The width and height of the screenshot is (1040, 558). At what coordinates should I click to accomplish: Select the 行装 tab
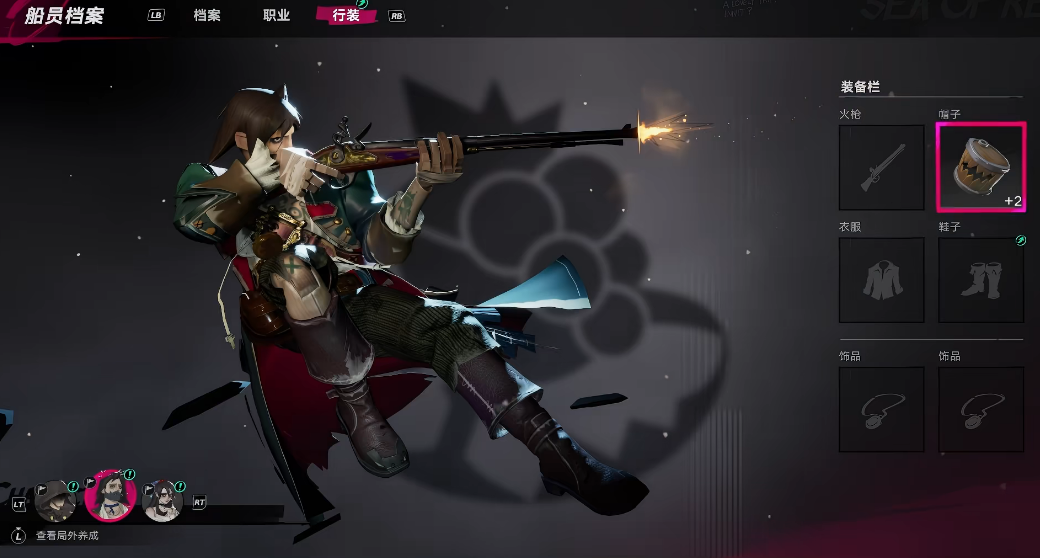click(x=346, y=16)
